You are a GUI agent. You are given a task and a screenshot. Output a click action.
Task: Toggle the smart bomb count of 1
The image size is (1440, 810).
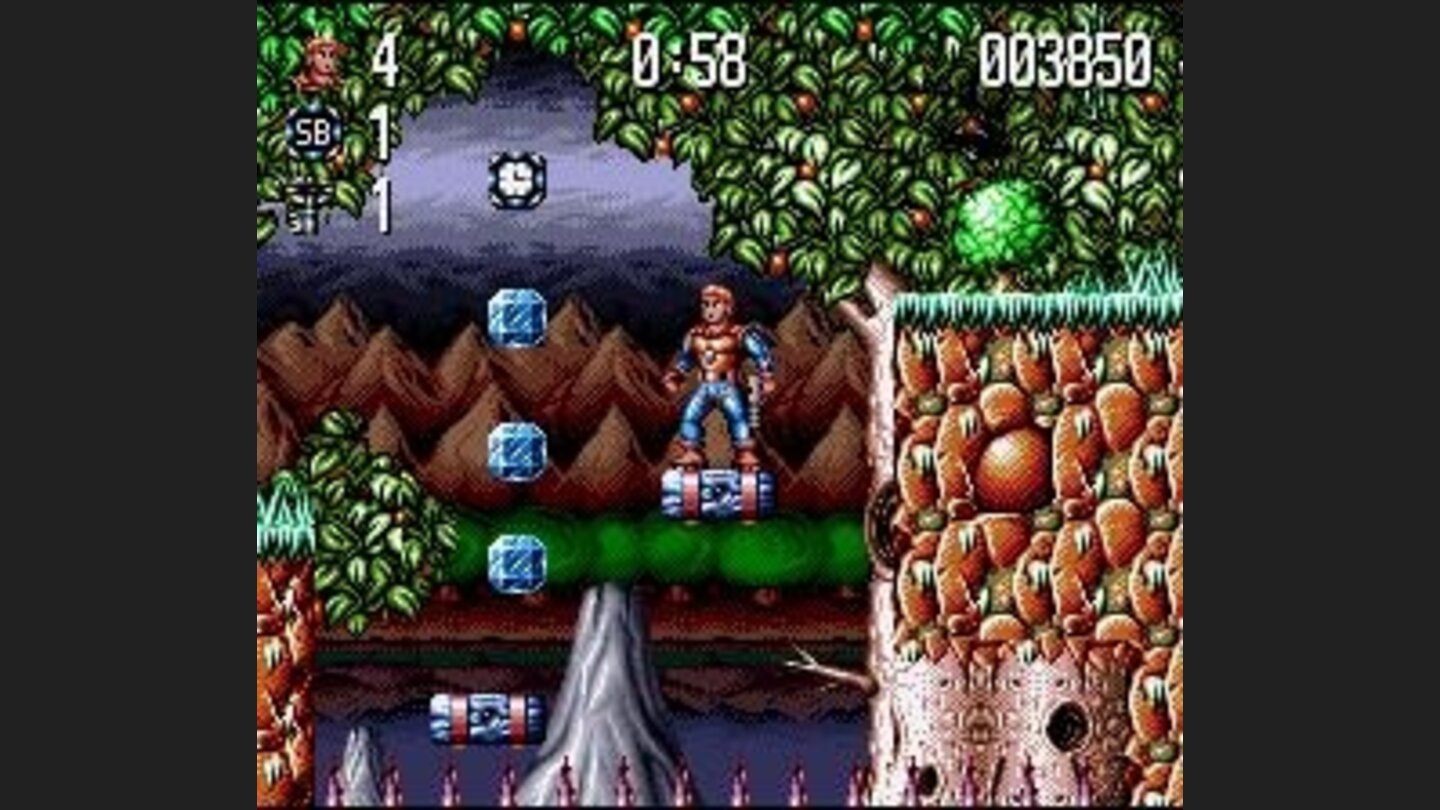tap(381, 130)
